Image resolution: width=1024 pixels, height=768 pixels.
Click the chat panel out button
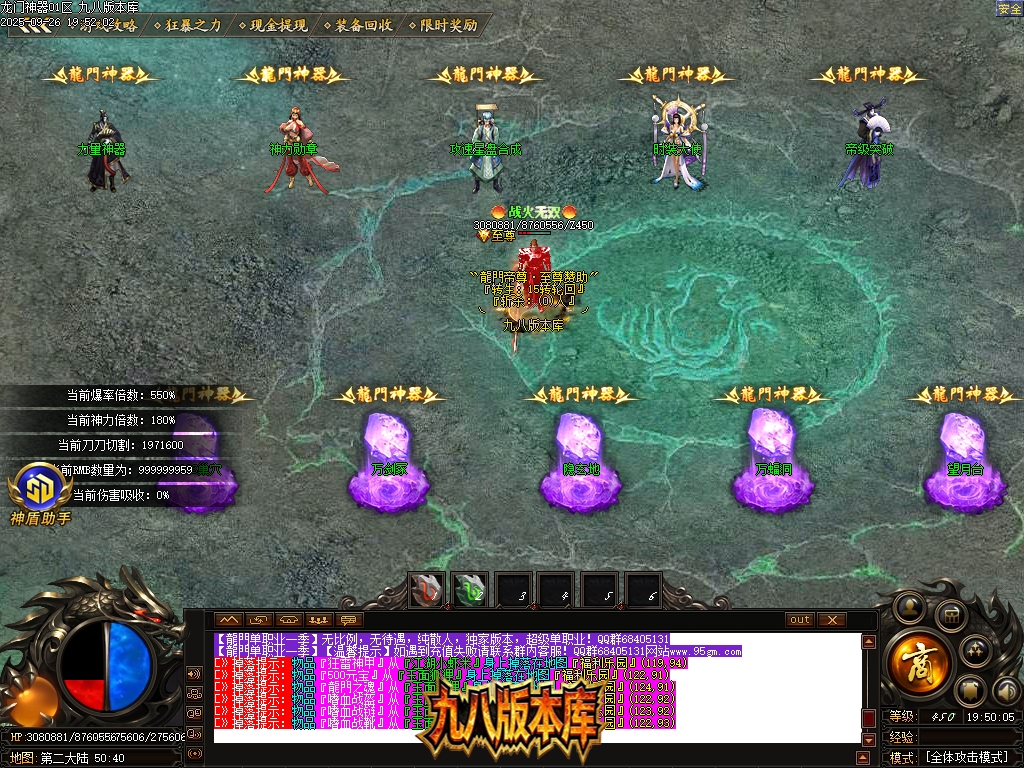800,620
